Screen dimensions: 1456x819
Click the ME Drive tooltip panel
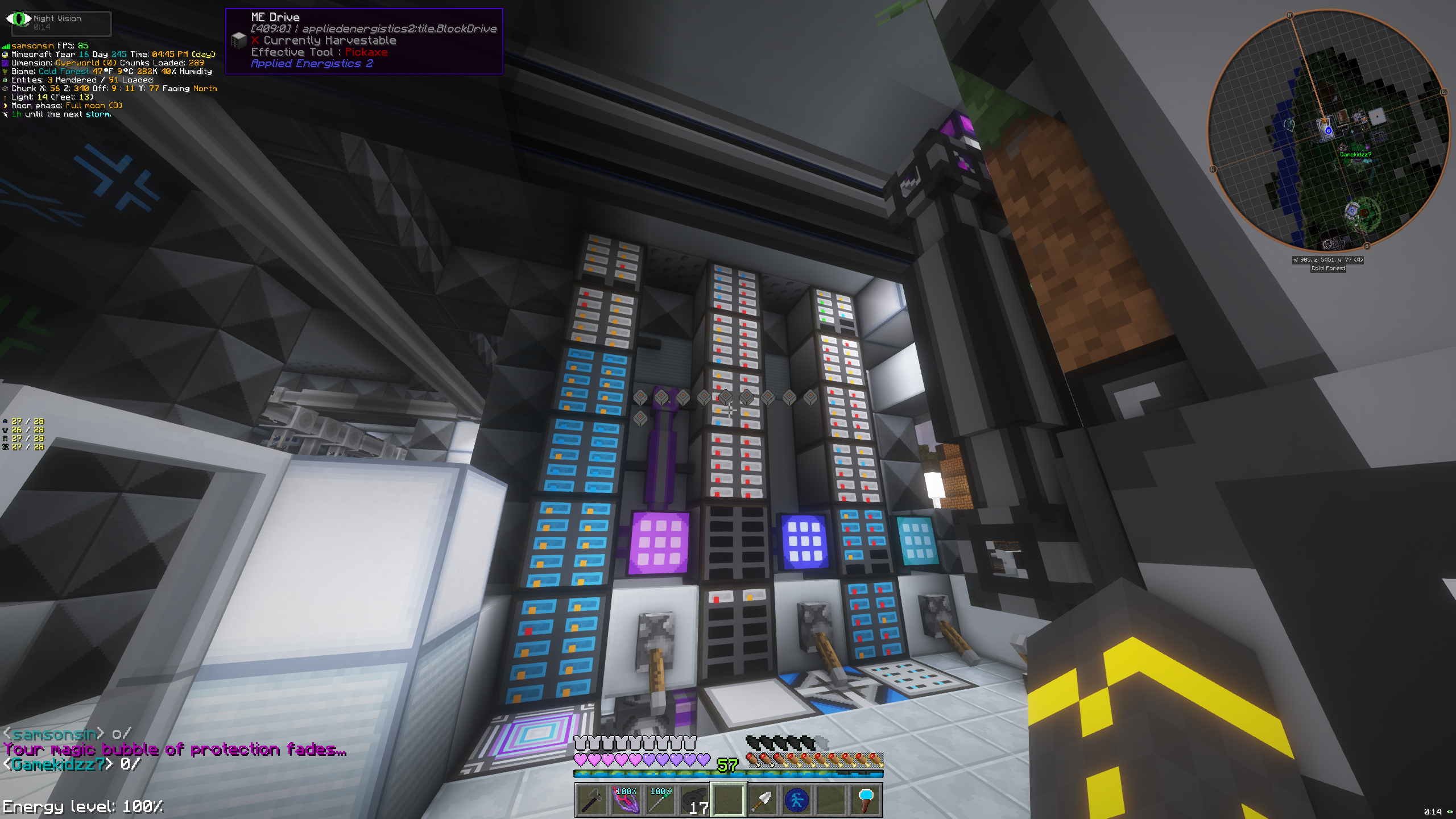[364, 41]
